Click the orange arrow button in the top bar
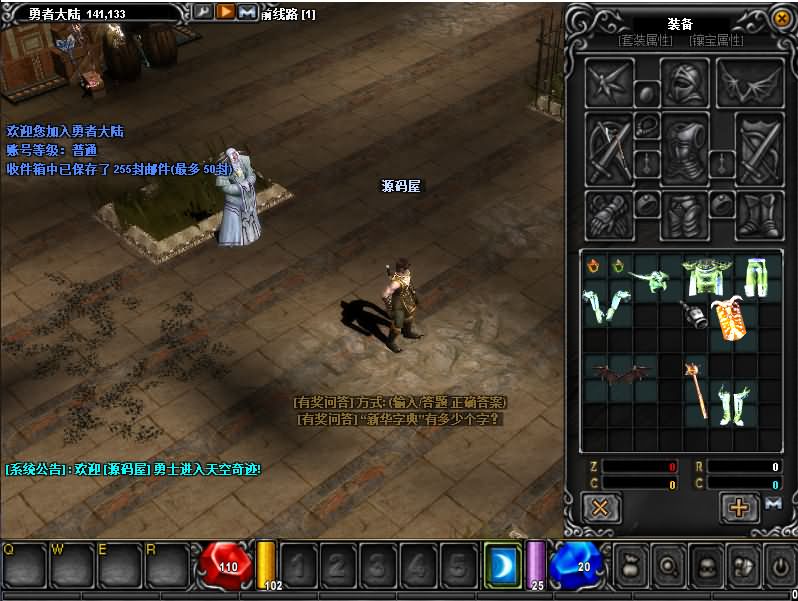Viewport: 798px width, 601px height. [225, 12]
